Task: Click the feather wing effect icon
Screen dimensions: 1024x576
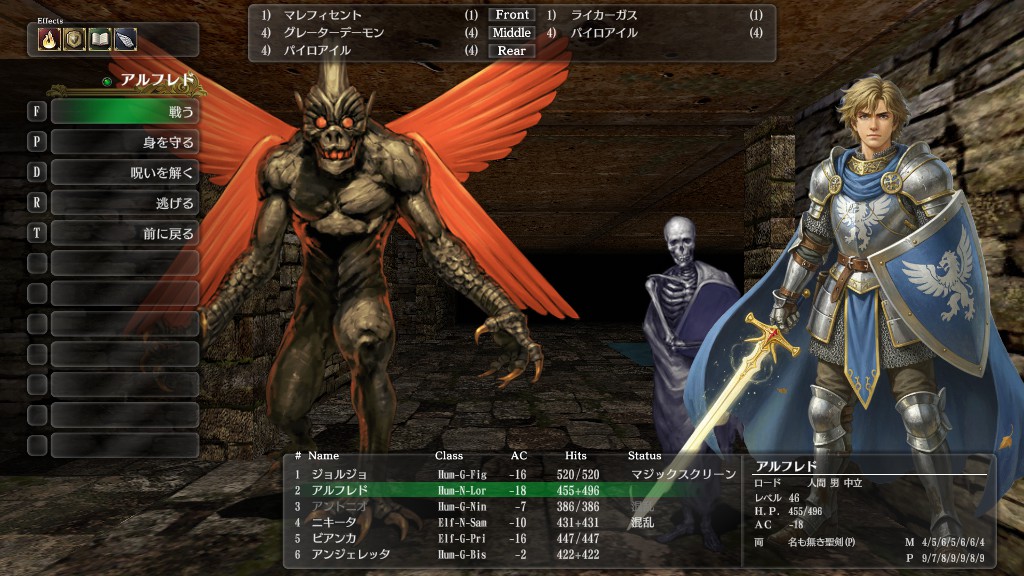Action: pyautogui.click(x=124, y=39)
